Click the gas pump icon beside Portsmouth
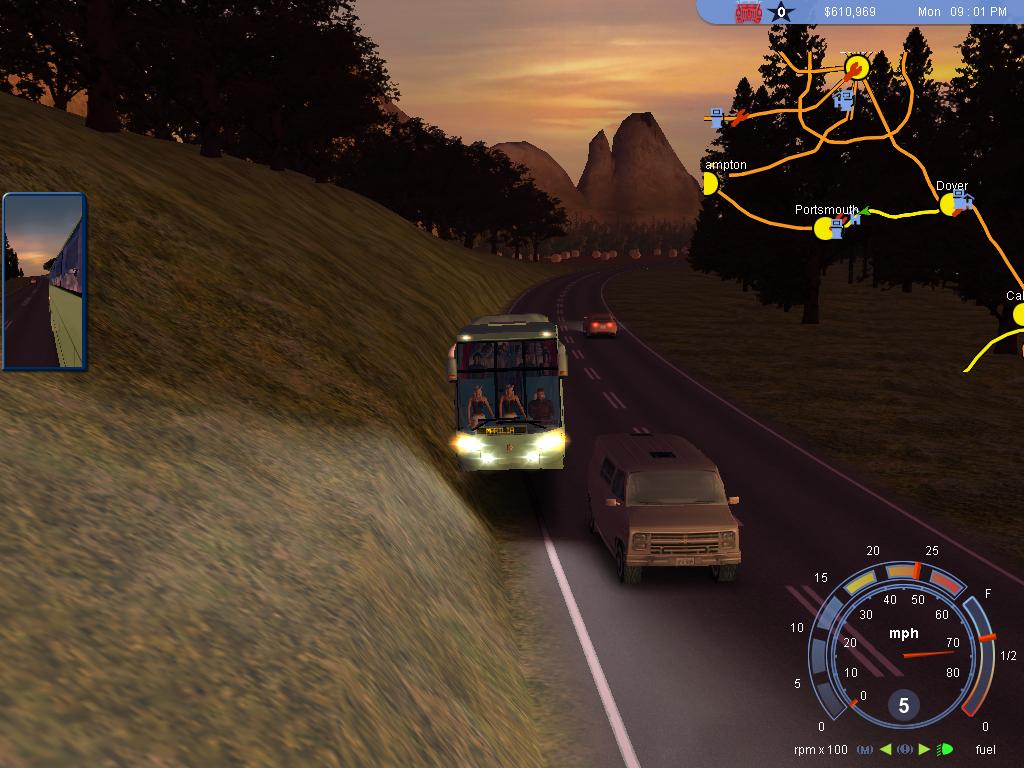This screenshot has height=768, width=1024. click(837, 229)
